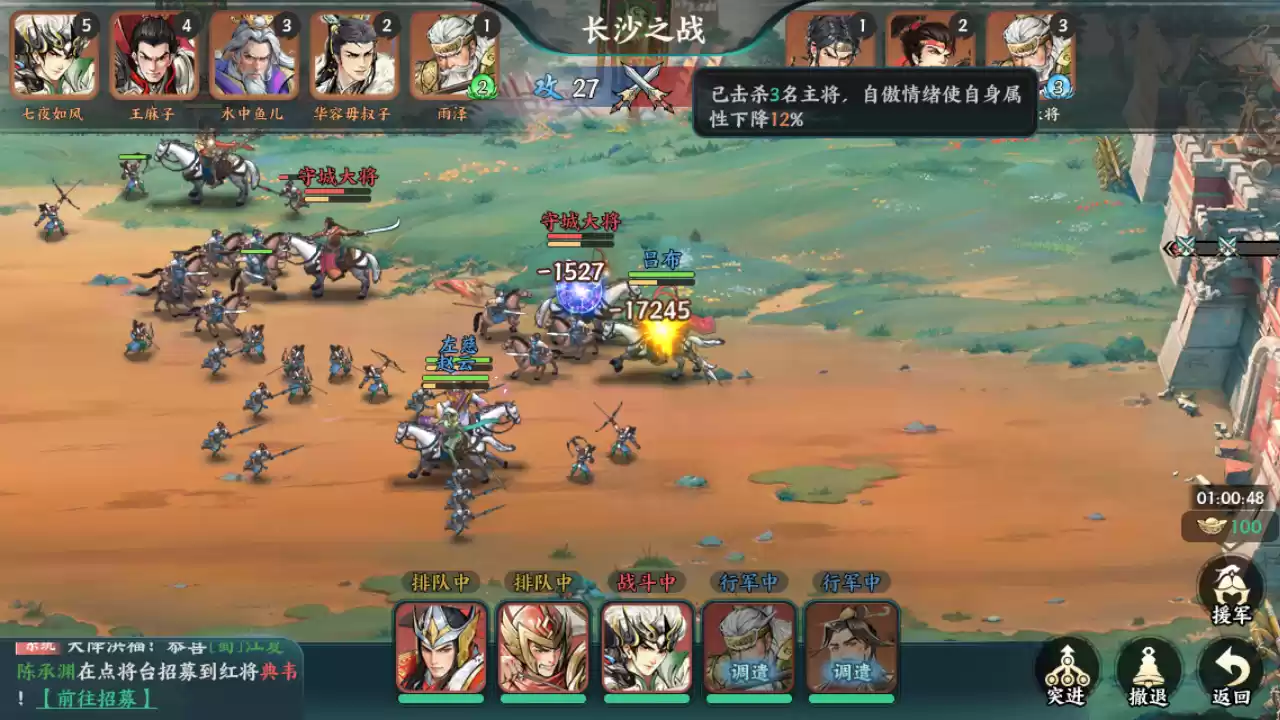
Task: Open the 华容毋叔子 player portrait
Action: [353, 55]
